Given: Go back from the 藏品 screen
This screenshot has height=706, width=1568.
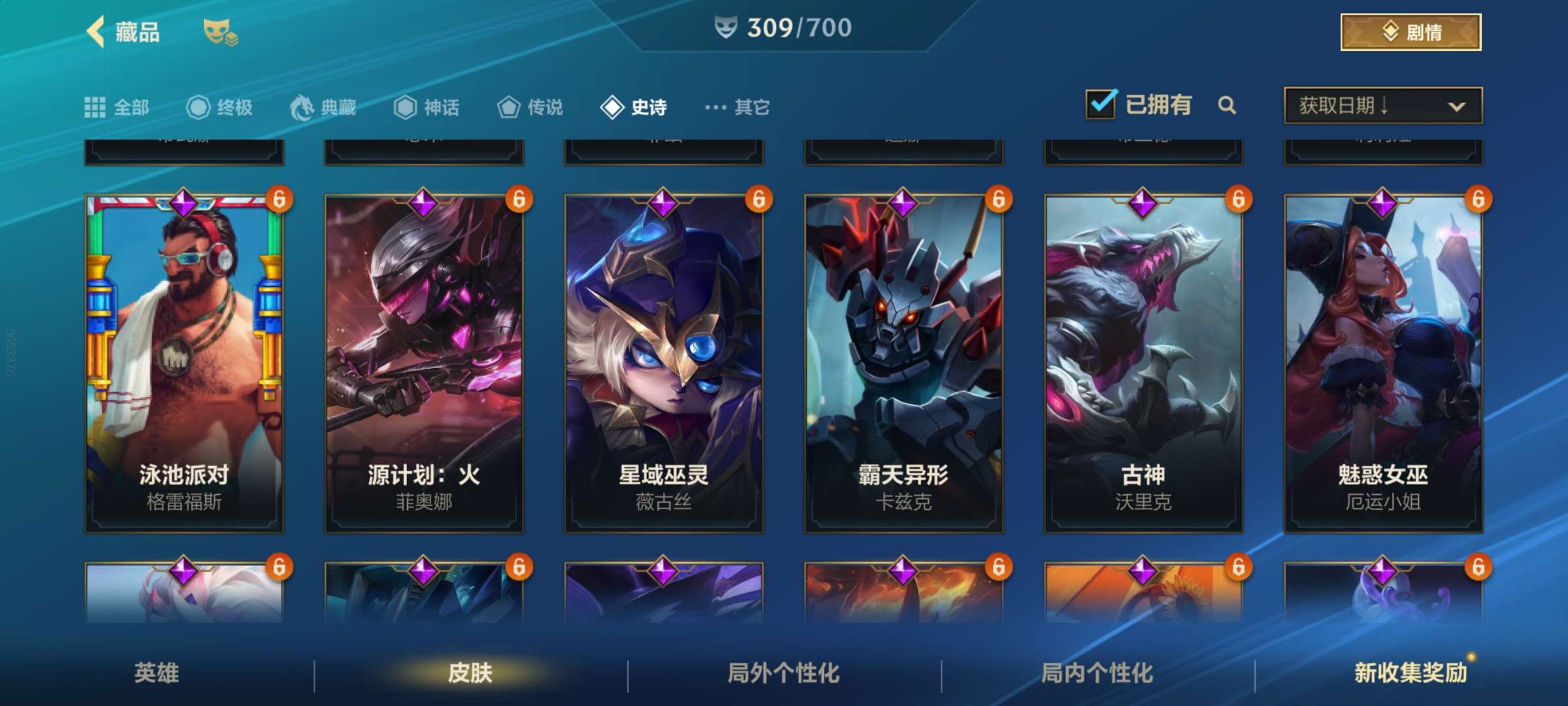Looking at the screenshot, I should [x=97, y=31].
